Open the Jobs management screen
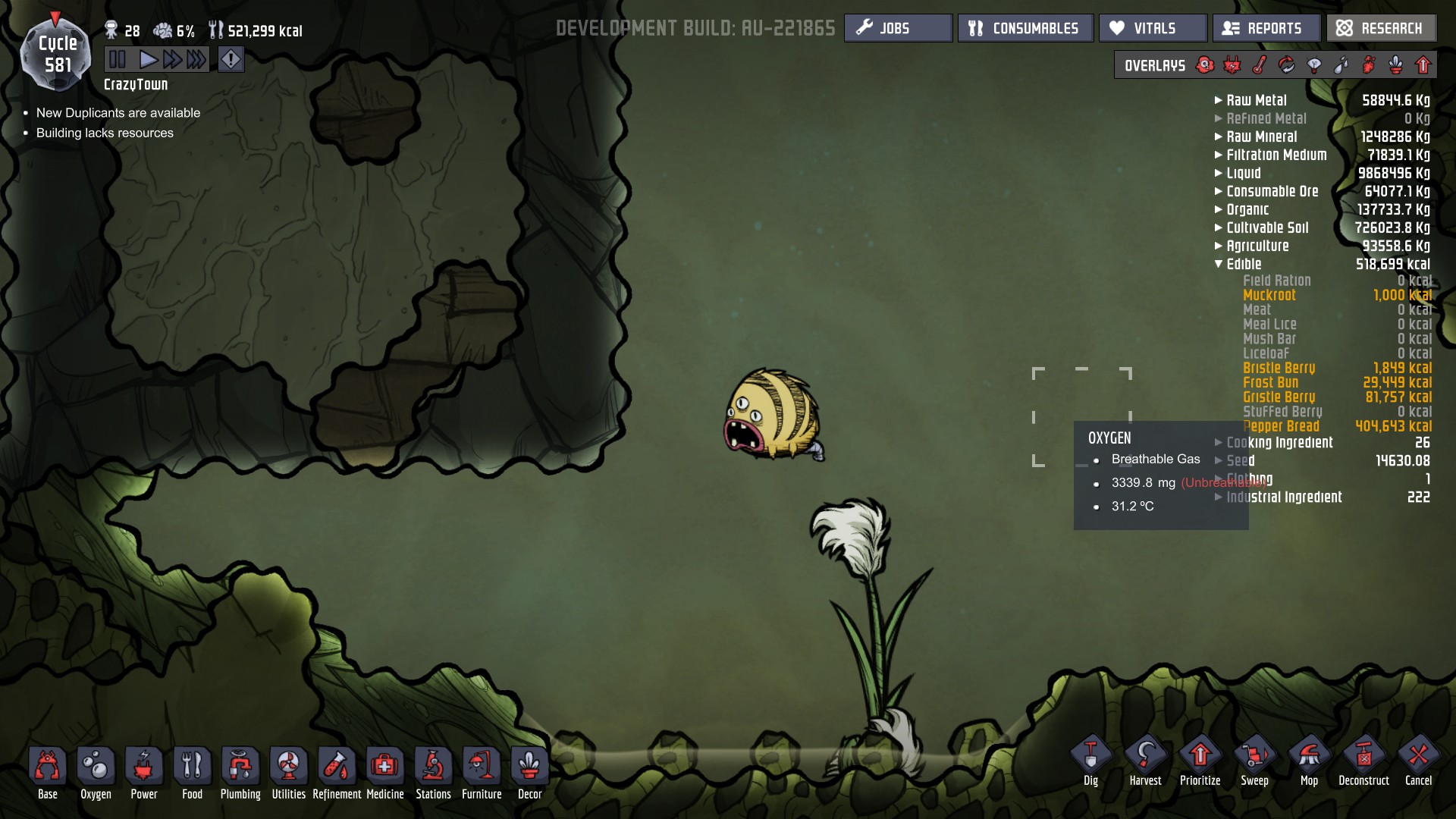Image resolution: width=1456 pixels, height=819 pixels. [x=898, y=28]
